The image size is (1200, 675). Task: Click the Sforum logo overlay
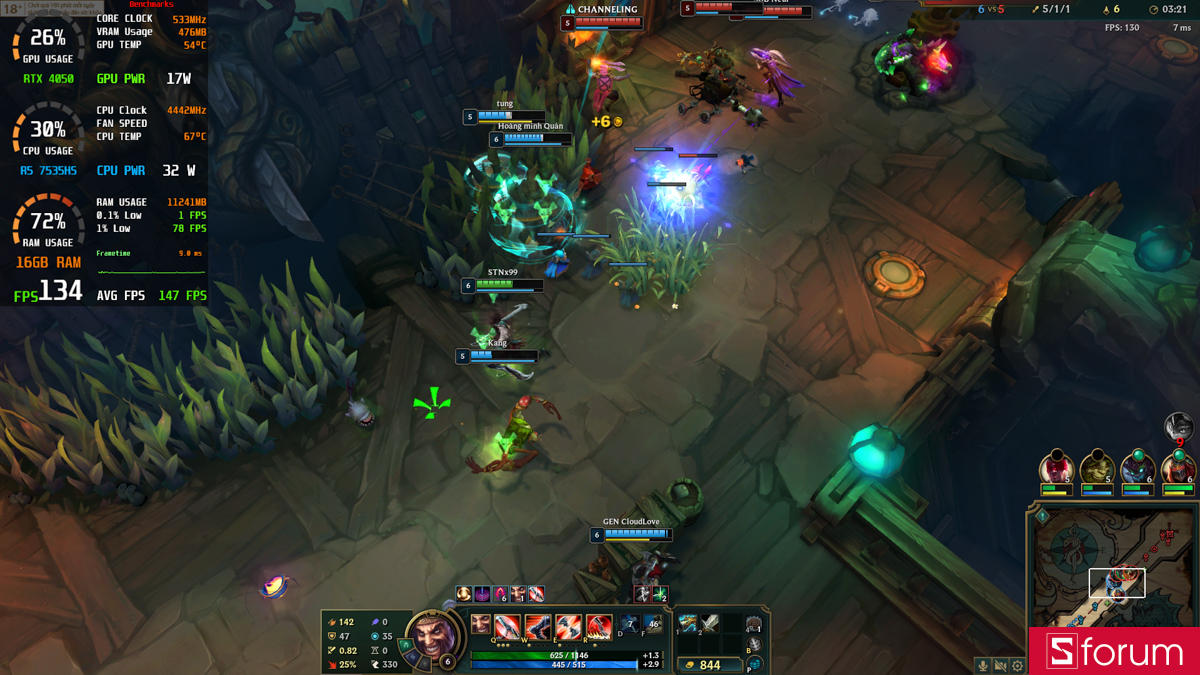coord(1114,652)
